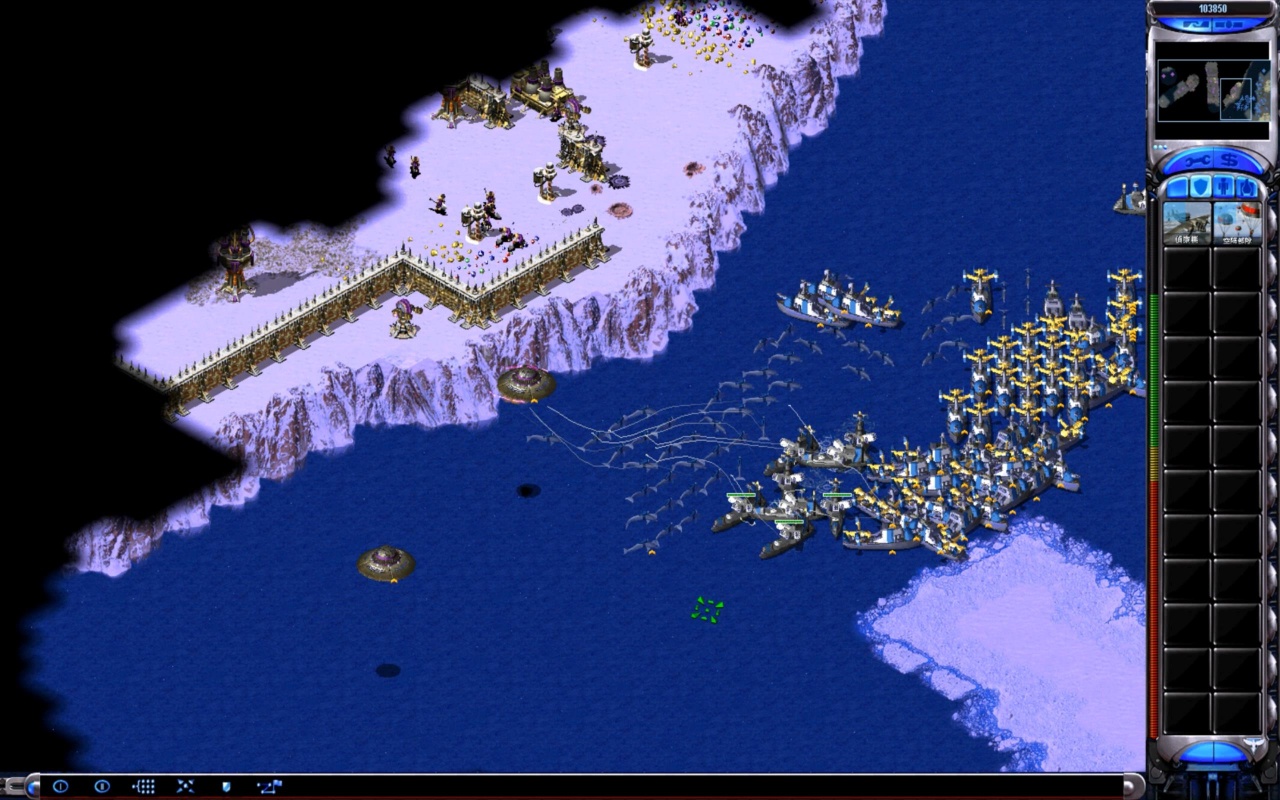Activate the dollar-sign sell button

click(x=1230, y=161)
